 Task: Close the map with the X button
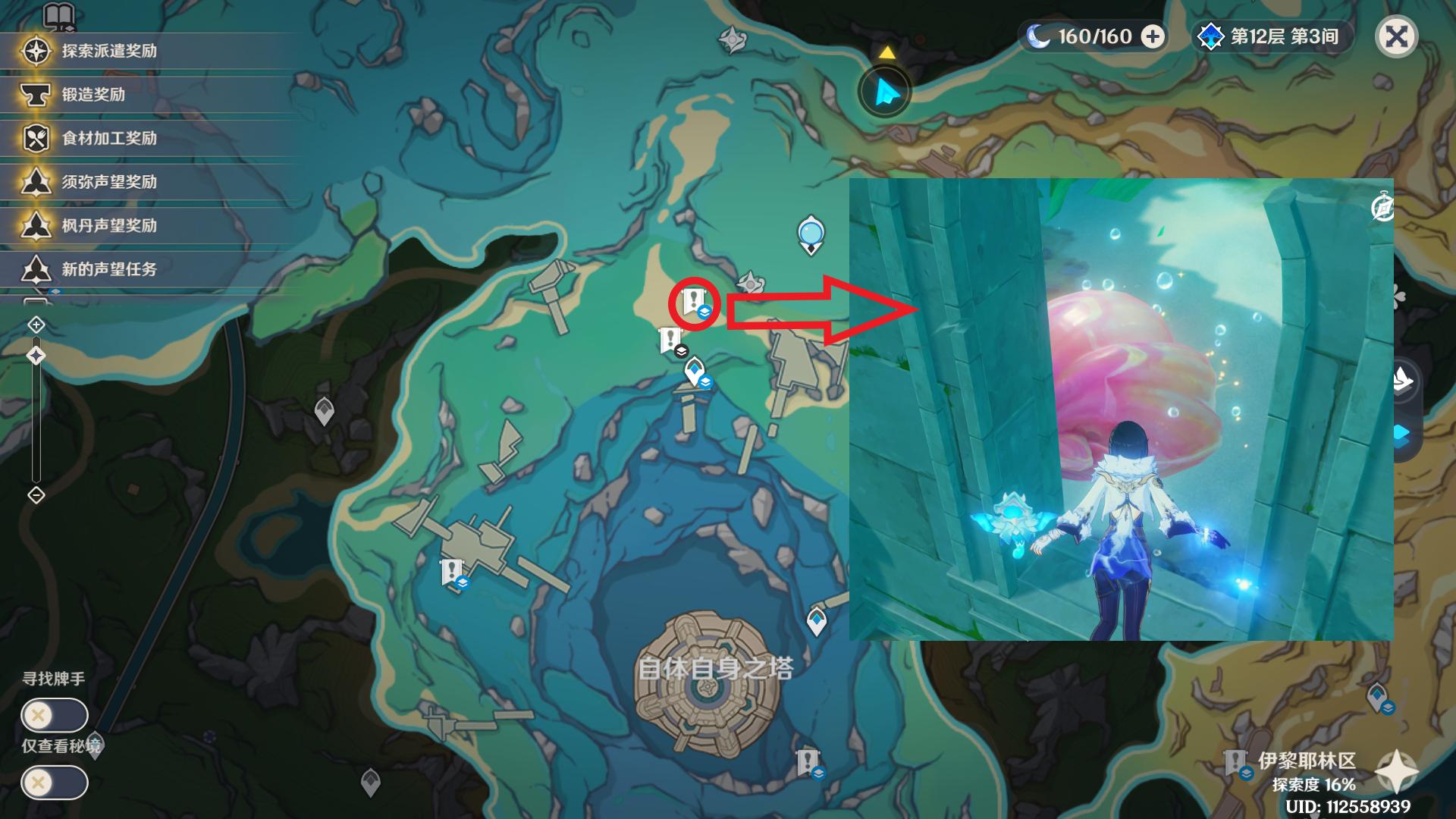click(x=1396, y=36)
